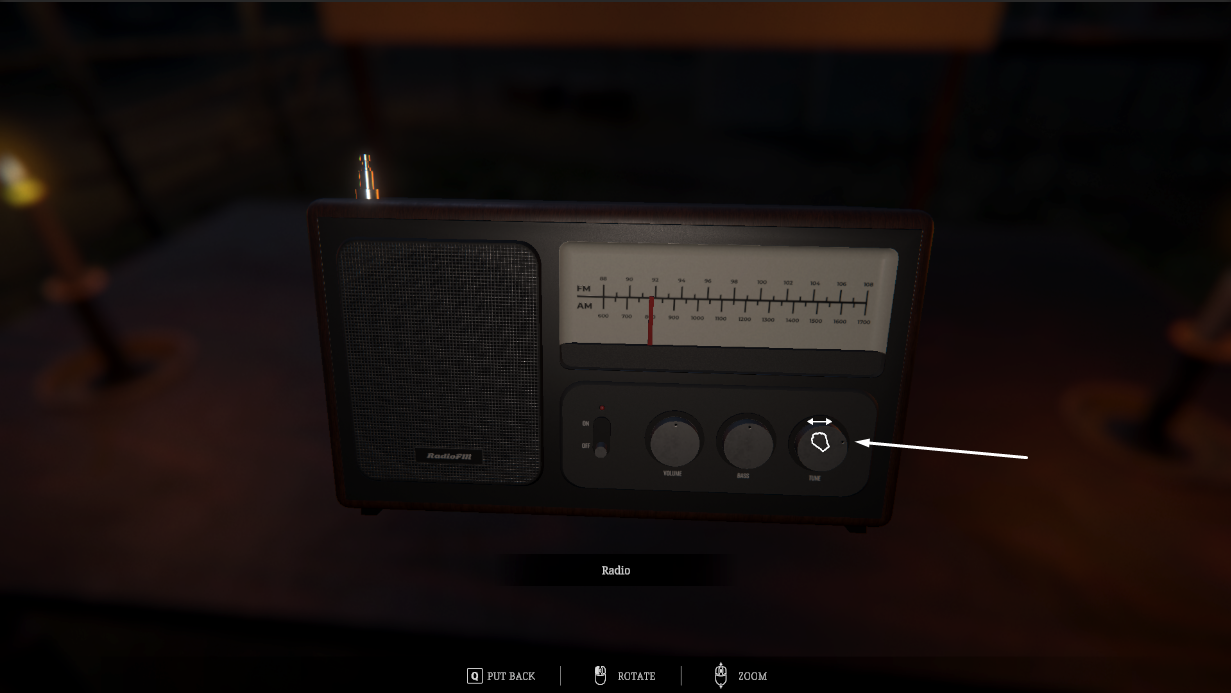Select the Volume knob
The height and width of the screenshot is (693, 1231).
click(x=674, y=441)
